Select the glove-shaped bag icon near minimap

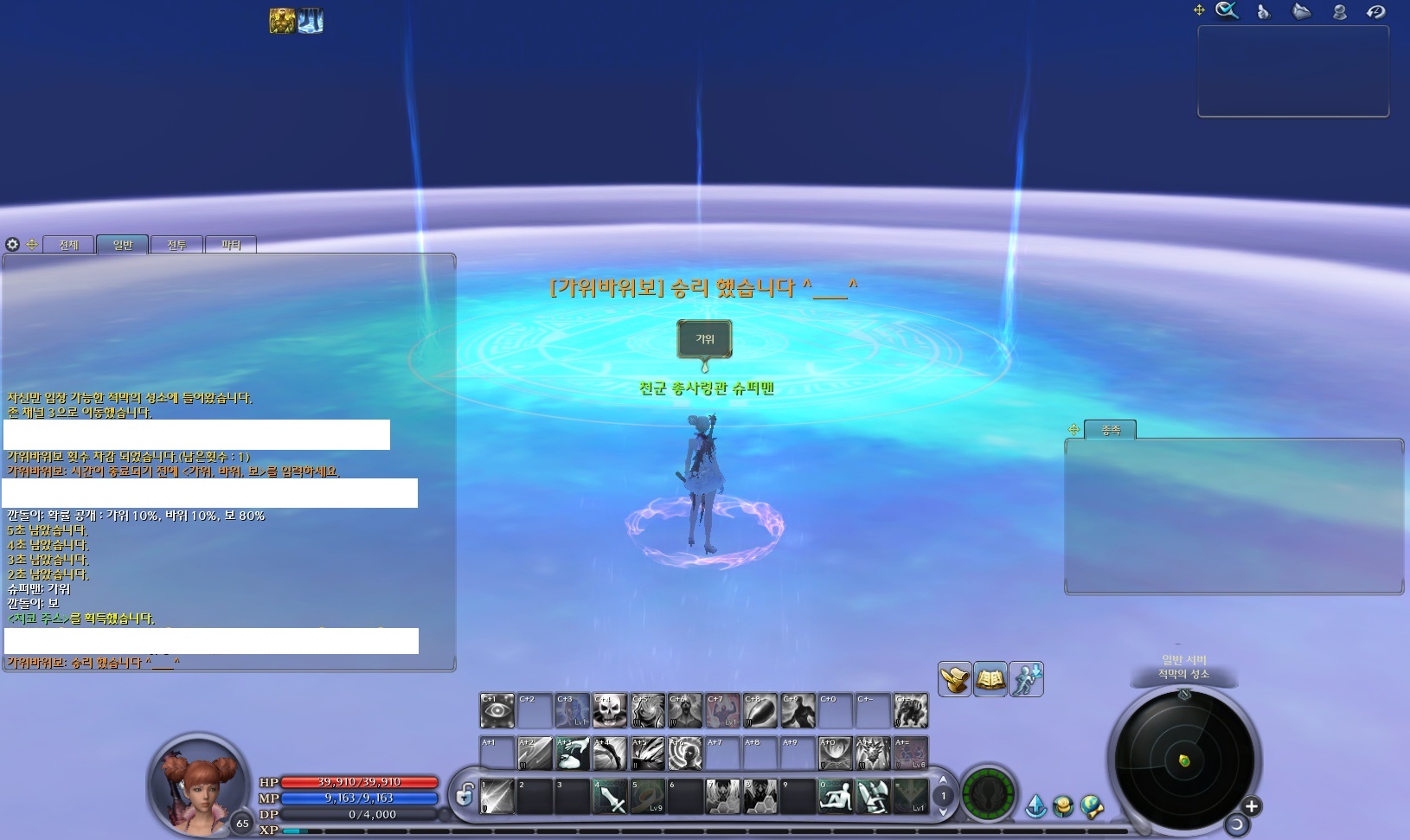pos(954,679)
